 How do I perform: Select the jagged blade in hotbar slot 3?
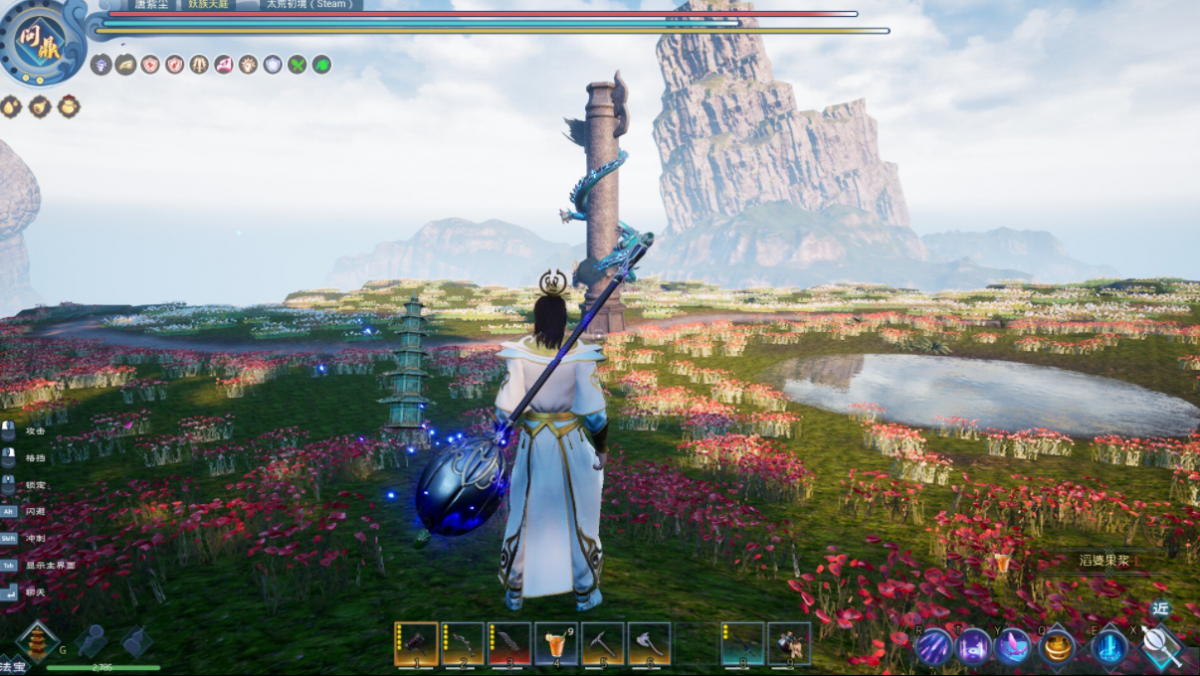click(510, 644)
